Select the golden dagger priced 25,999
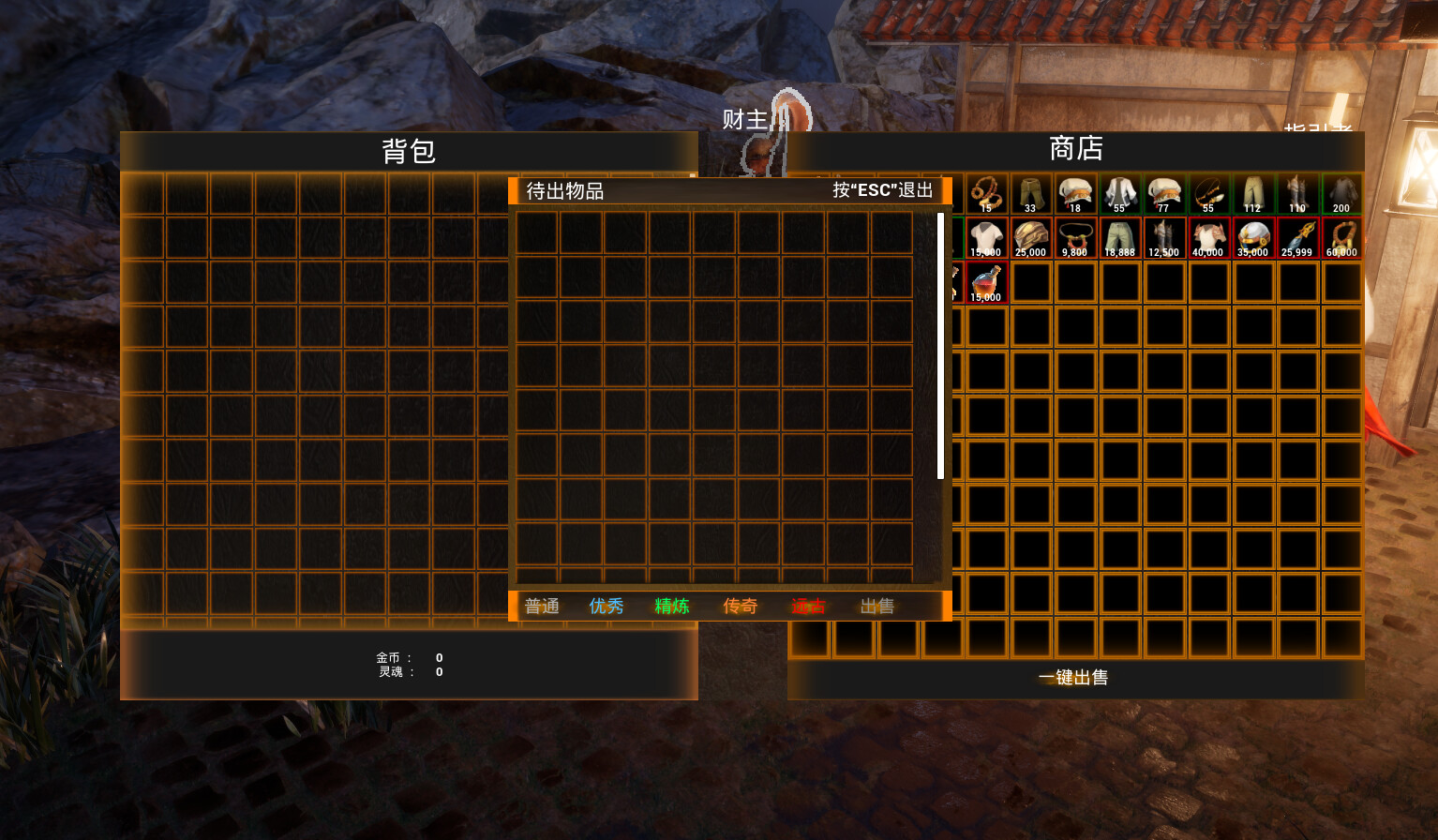 click(1296, 237)
